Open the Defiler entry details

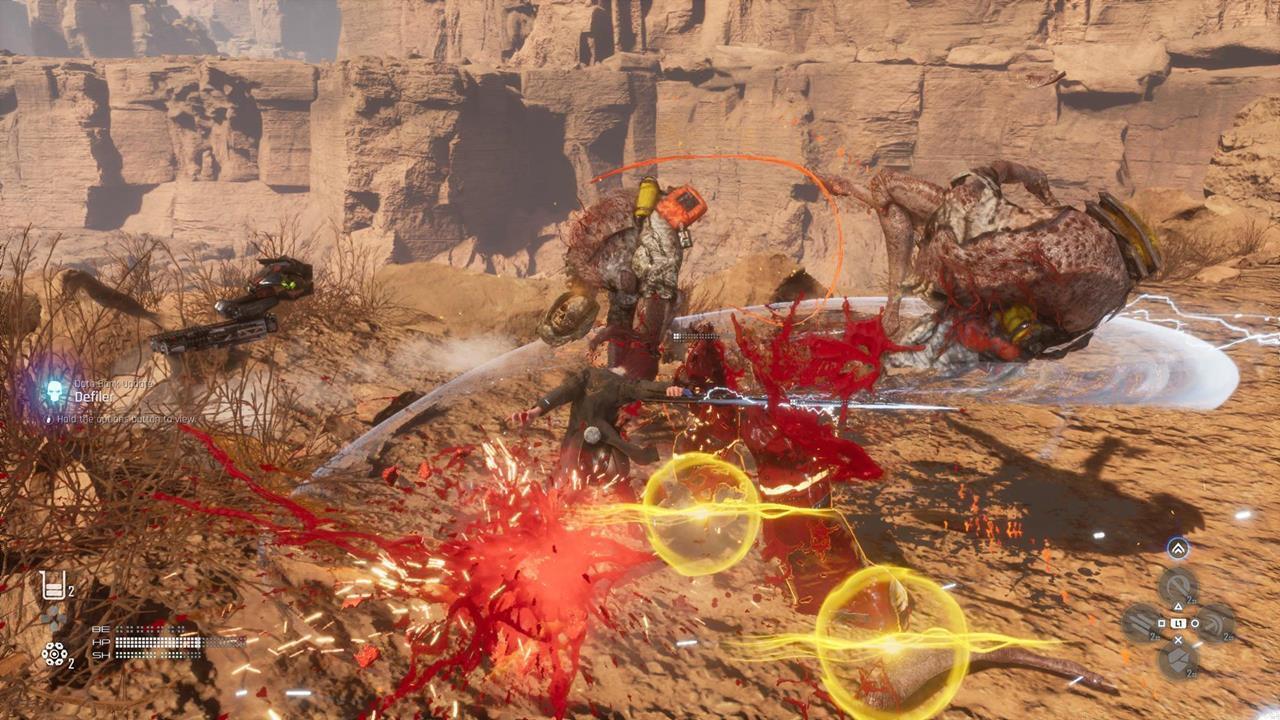[94, 397]
